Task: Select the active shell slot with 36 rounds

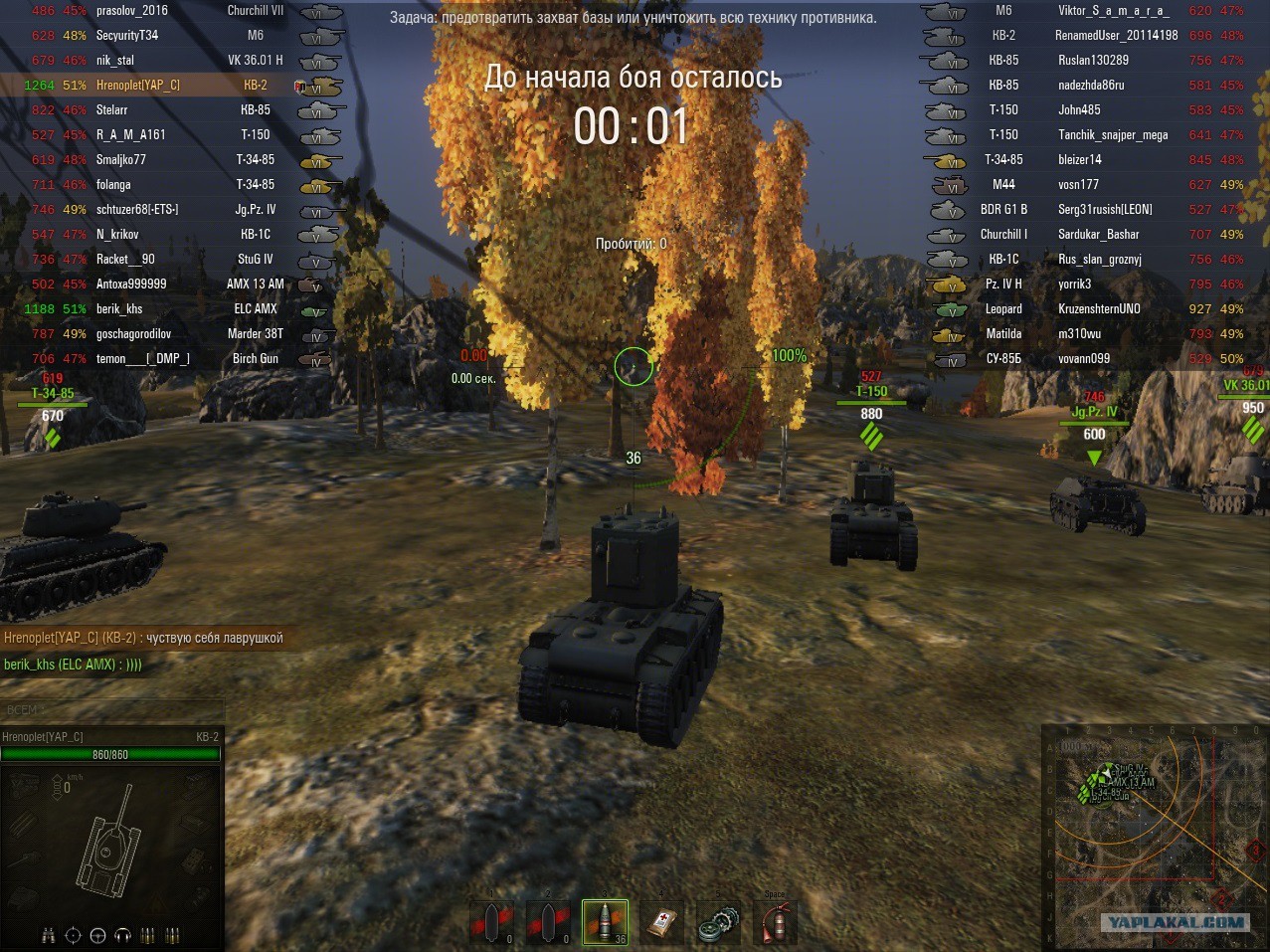Action: coord(605,922)
